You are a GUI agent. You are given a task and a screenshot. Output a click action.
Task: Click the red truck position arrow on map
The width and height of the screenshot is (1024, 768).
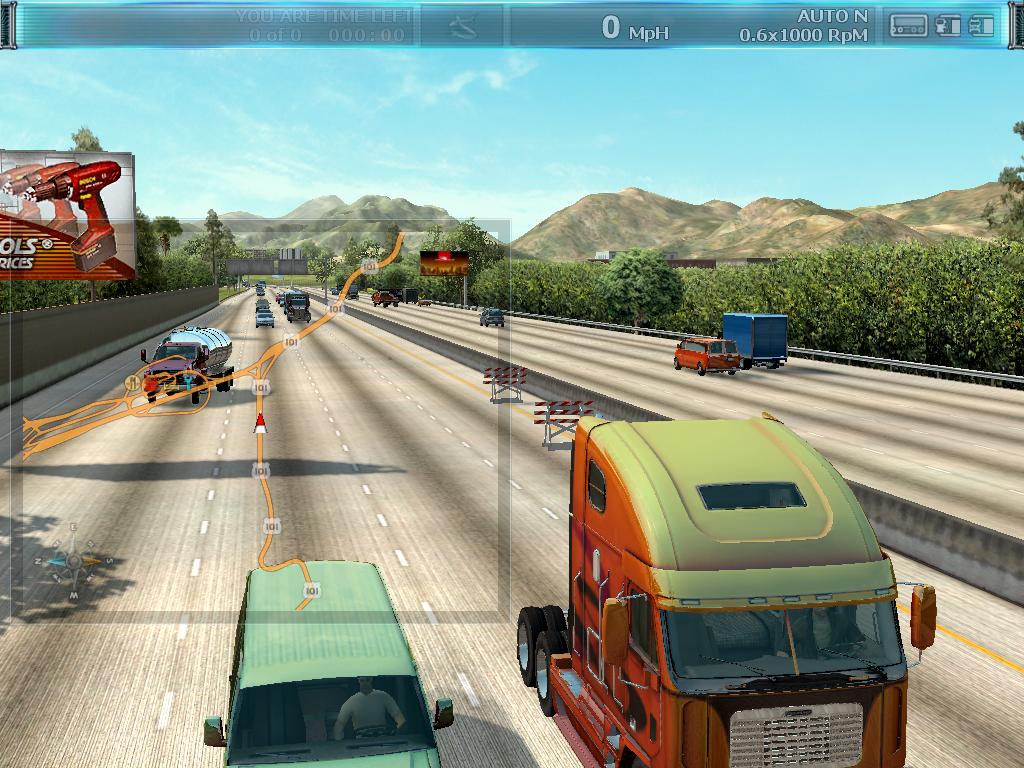click(261, 422)
